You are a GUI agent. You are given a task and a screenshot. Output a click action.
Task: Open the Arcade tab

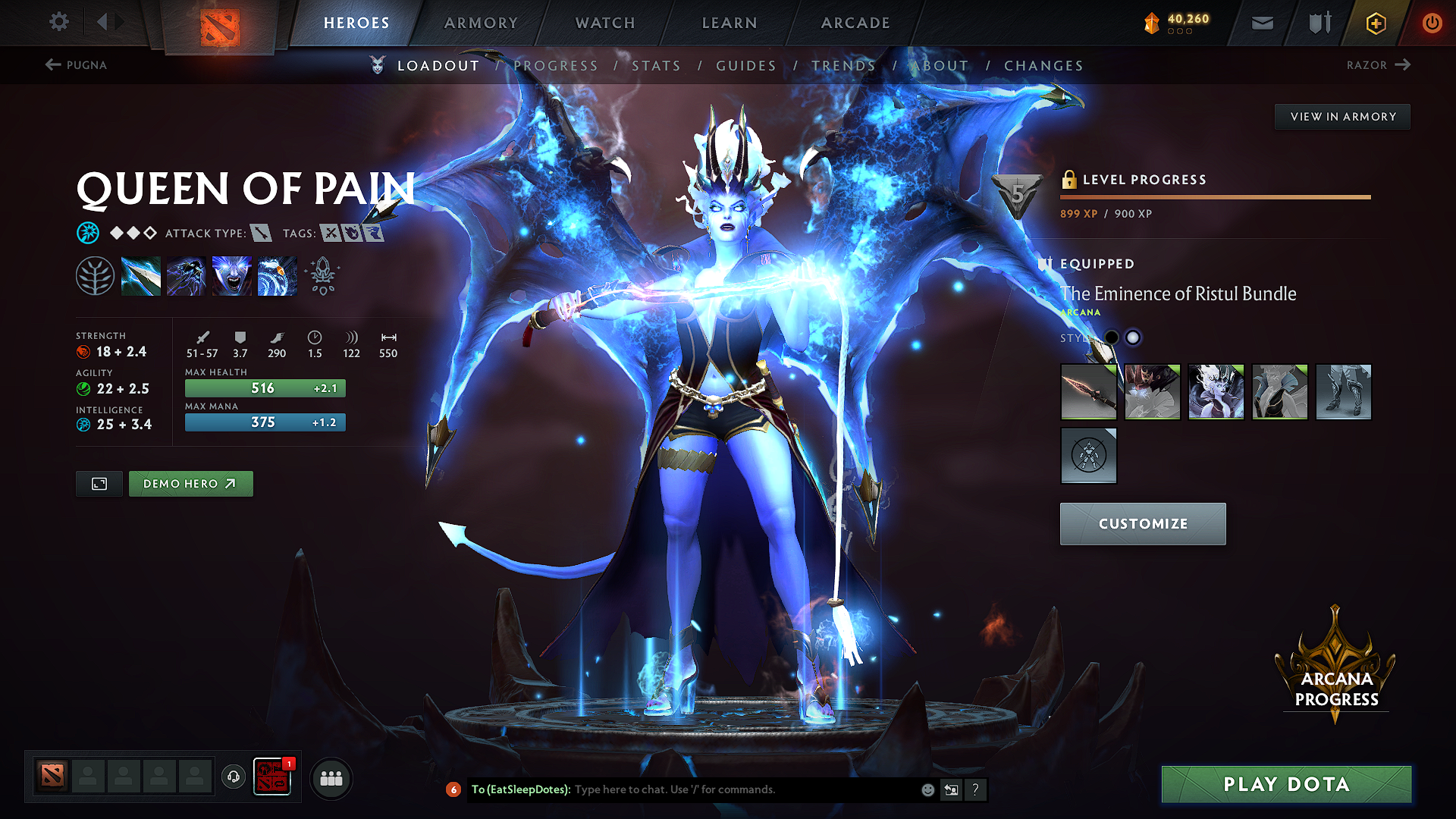pyautogui.click(x=855, y=23)
